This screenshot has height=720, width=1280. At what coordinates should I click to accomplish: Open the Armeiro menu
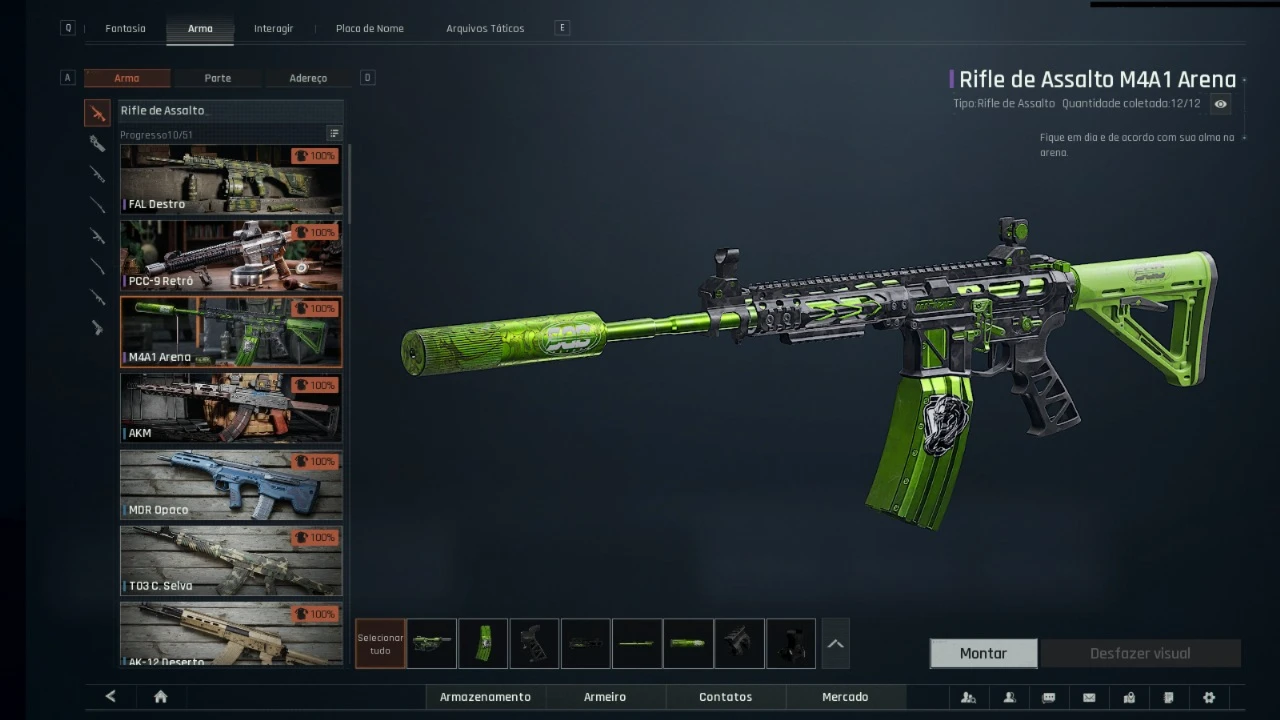(x=605, y=697)
